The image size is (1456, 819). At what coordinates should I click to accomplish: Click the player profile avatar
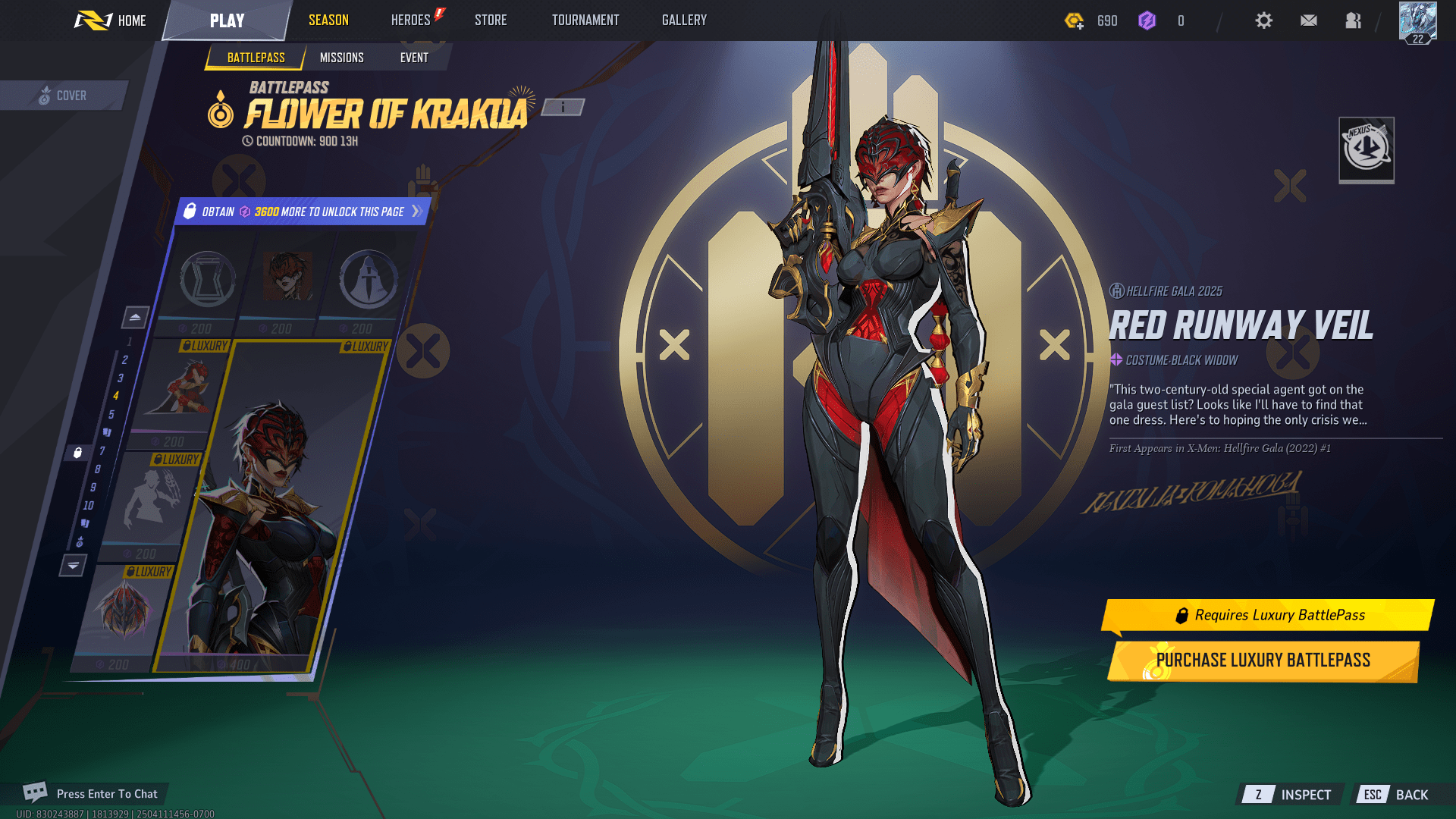(1417, 22)
